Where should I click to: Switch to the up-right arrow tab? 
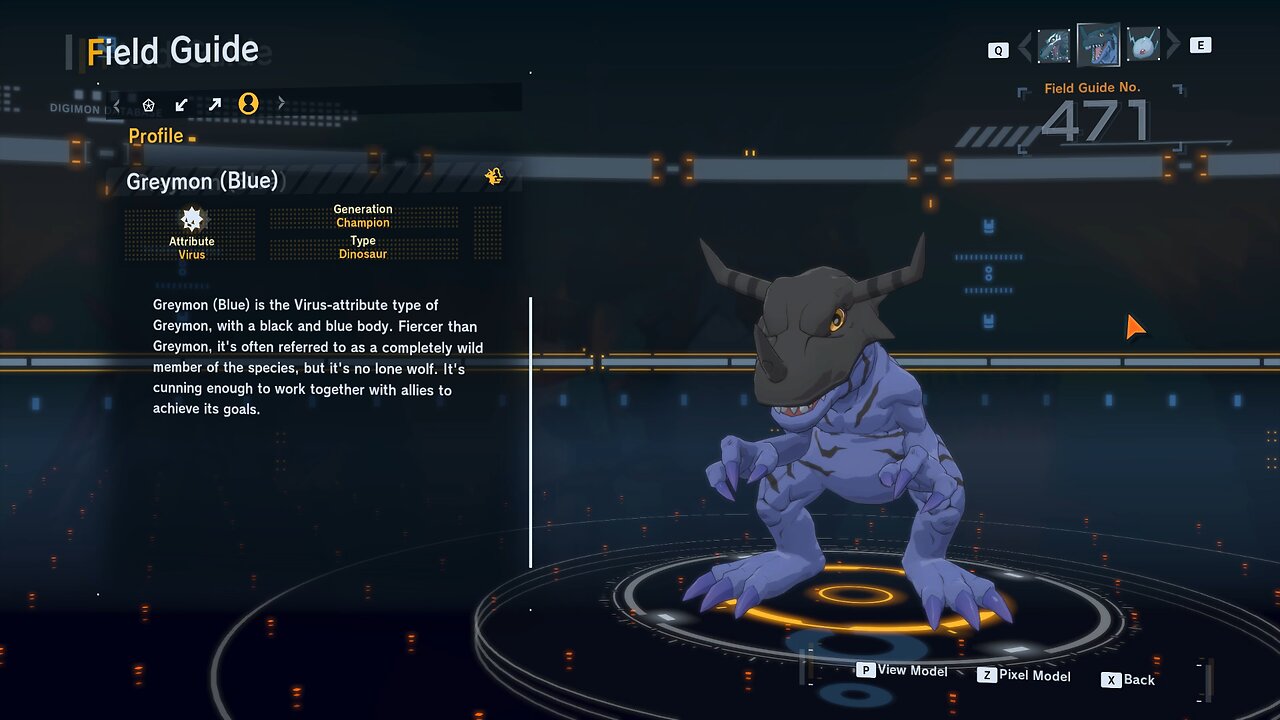point(215,104)
